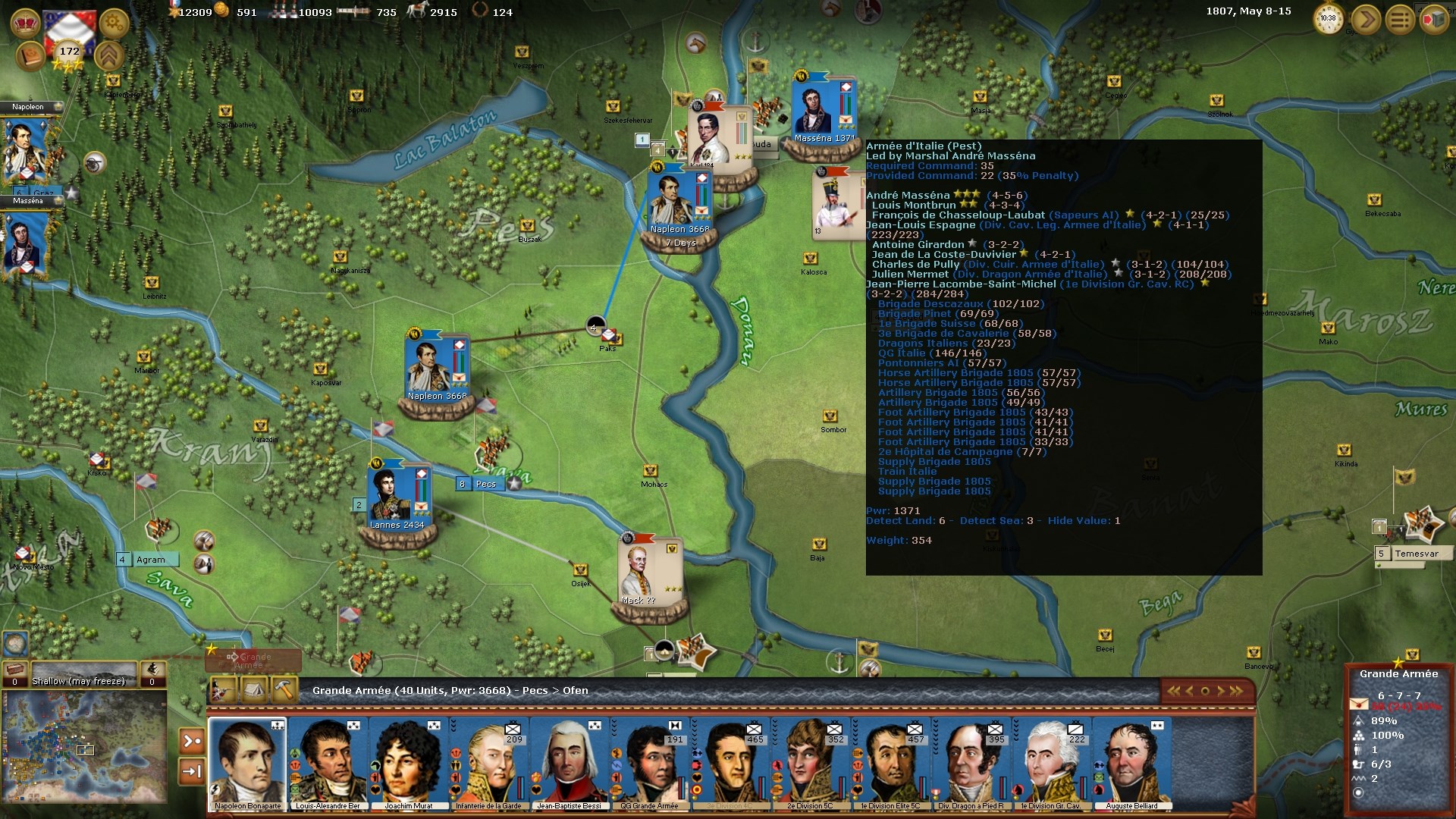This screenshot has width=1456, height=819.
Task: Click the gear settings icon
Action: 115,23
